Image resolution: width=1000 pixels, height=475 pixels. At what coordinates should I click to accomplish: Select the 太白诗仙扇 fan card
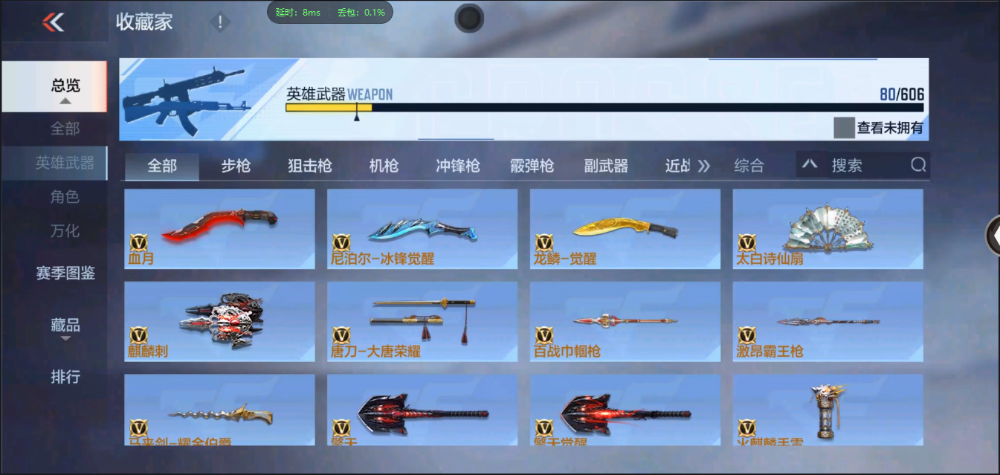point(827,229)
